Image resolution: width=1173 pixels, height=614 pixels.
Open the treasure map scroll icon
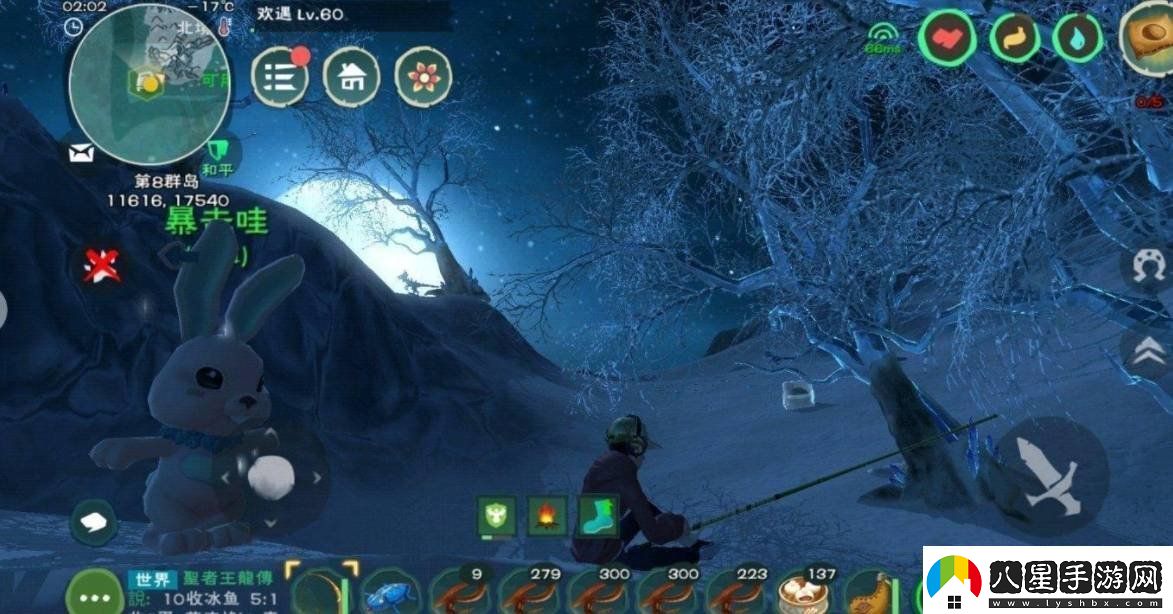point(1149,37)
